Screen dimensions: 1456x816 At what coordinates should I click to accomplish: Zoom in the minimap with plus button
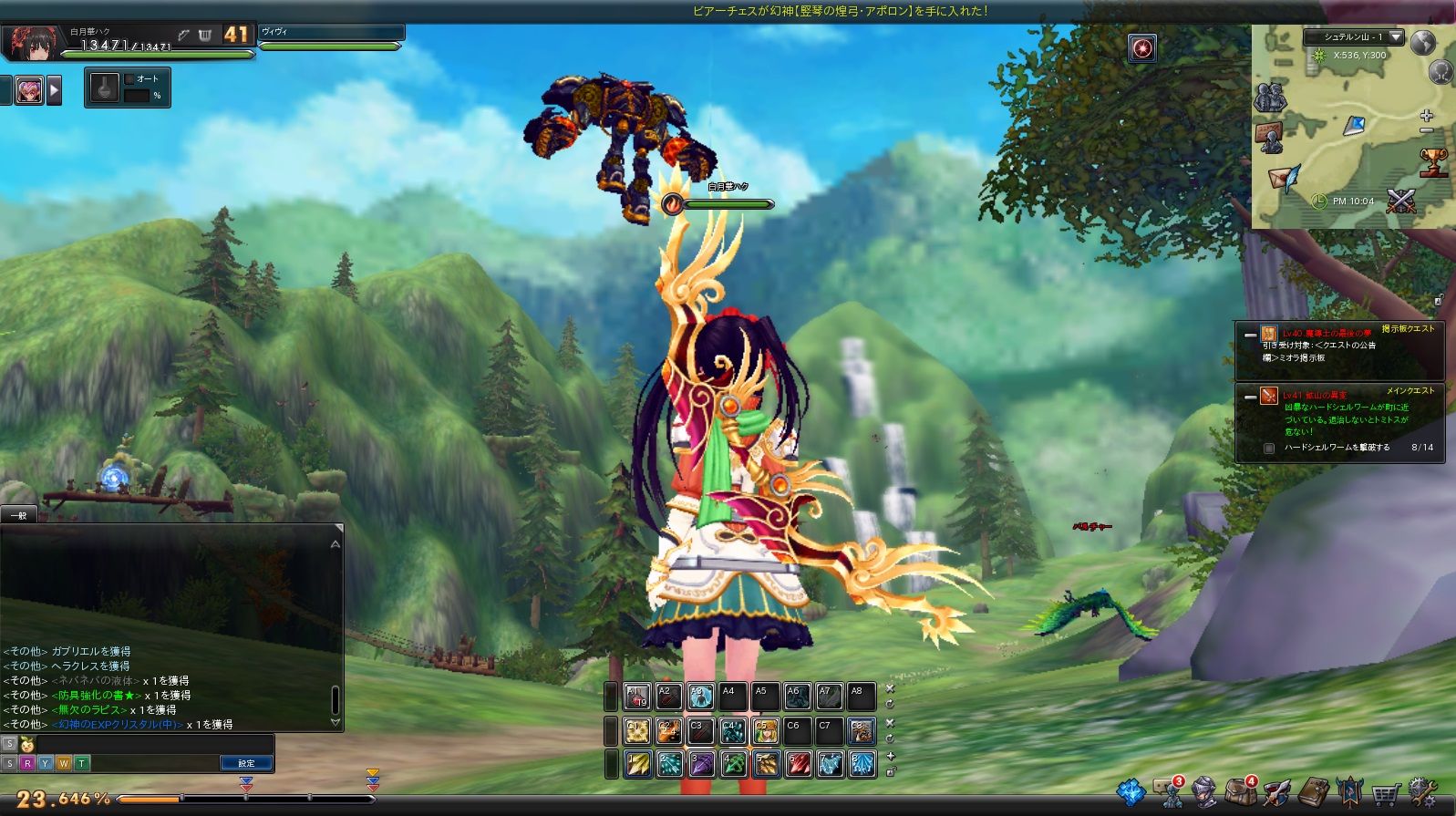(x=1427, y=116)
